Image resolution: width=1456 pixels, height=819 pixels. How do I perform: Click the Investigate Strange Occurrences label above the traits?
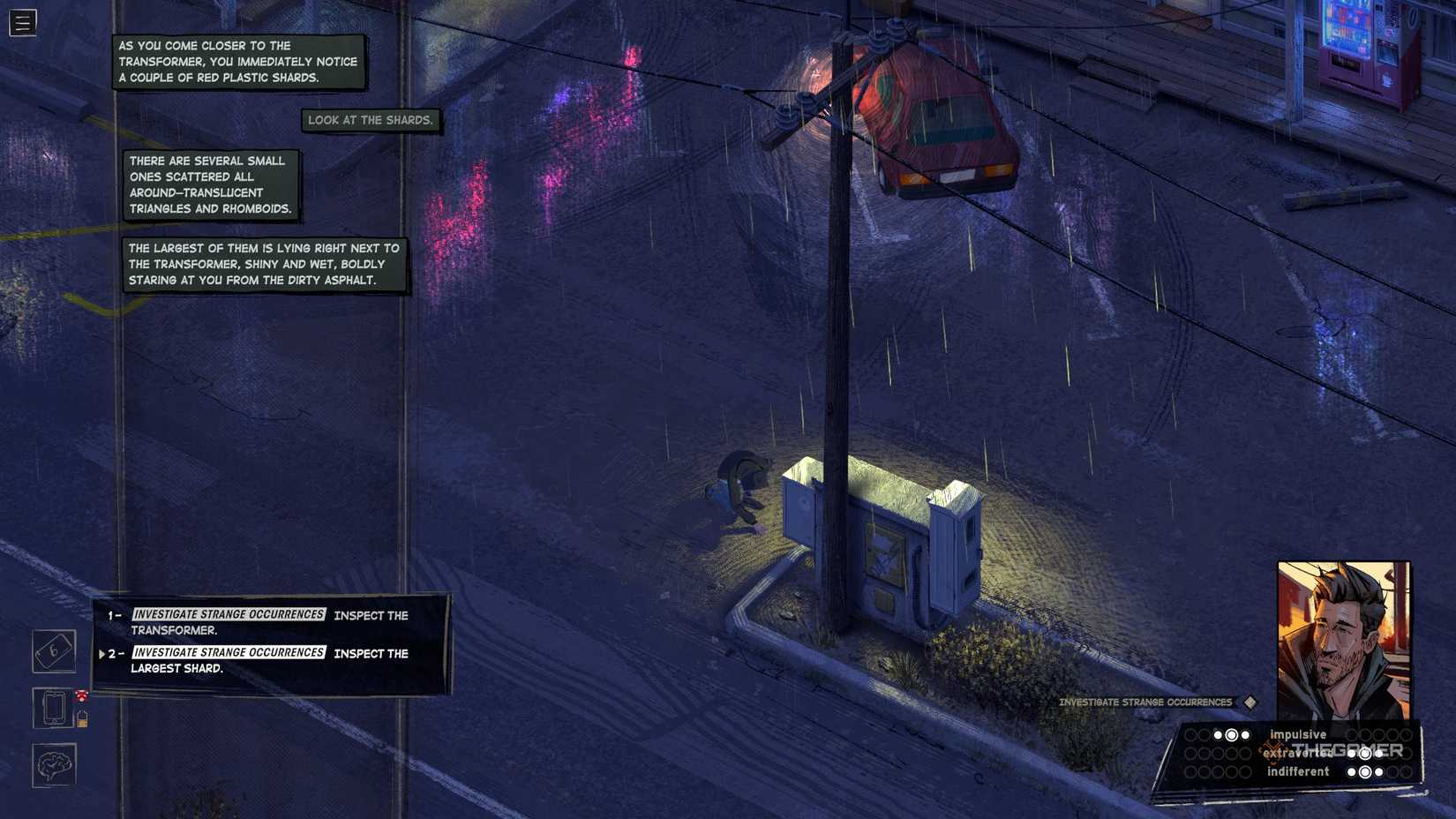[x=1145, y=703]
